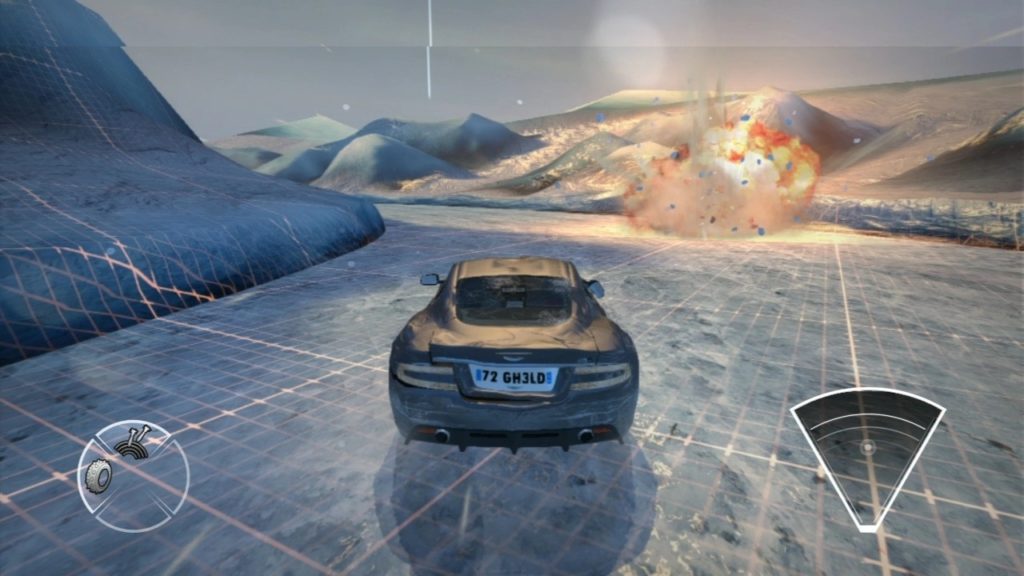Click the fan-shaped radar display
Image resolution: width=1024 pixels, height=576 pixels.
867,450
